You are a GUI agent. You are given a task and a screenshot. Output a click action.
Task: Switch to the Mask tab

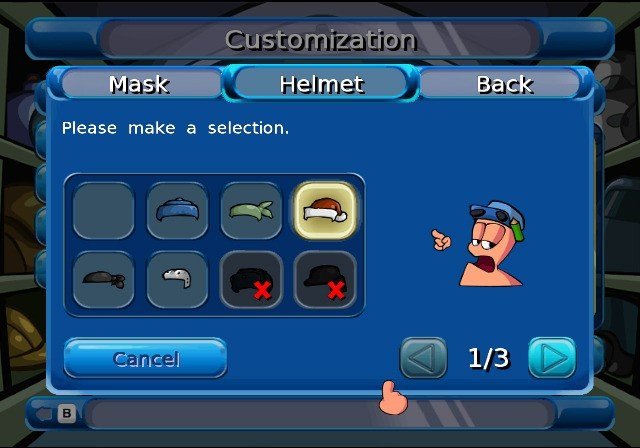[138, 84]
